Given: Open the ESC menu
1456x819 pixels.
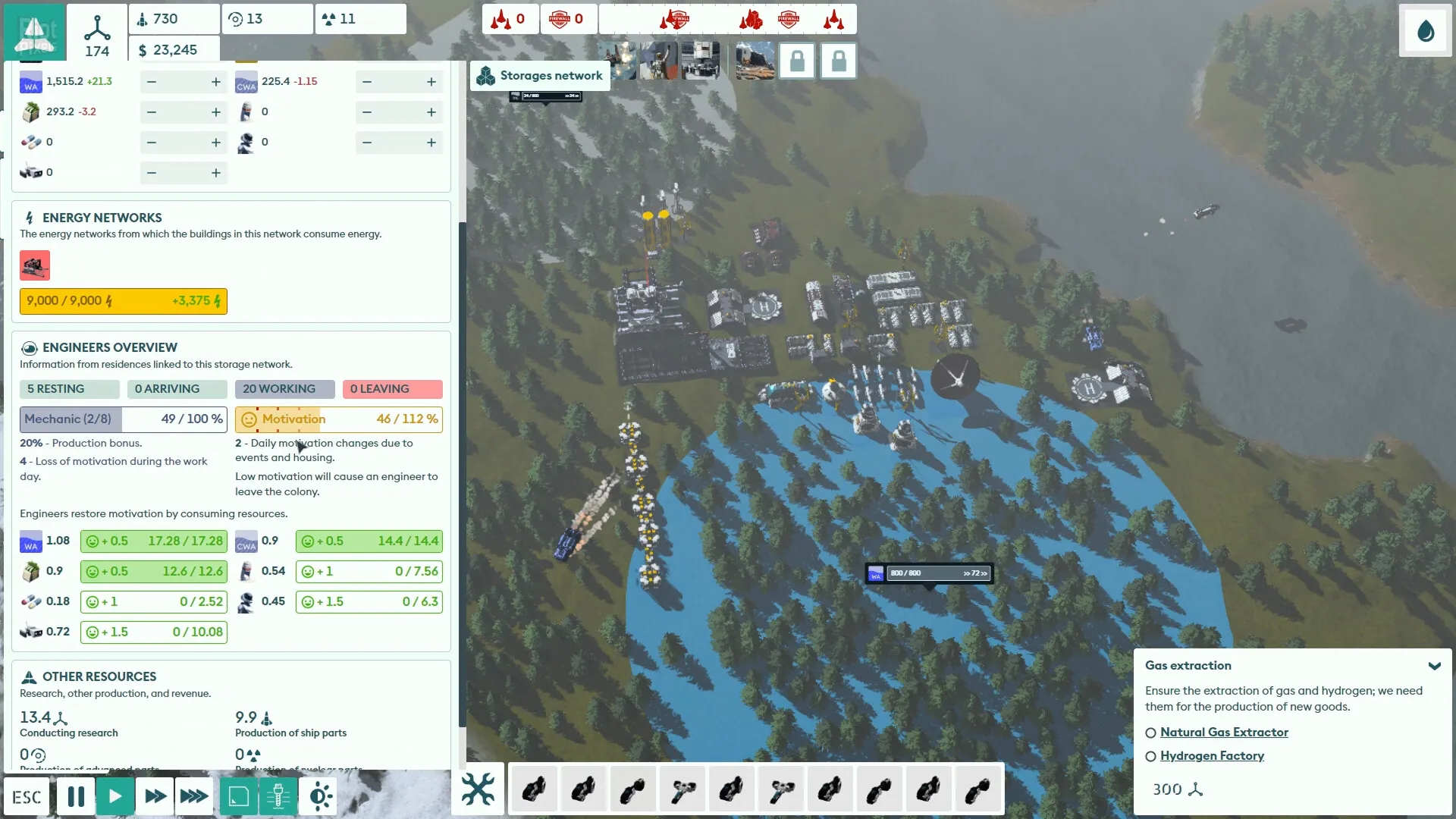Looking at the screenshot, I should 27,797.
